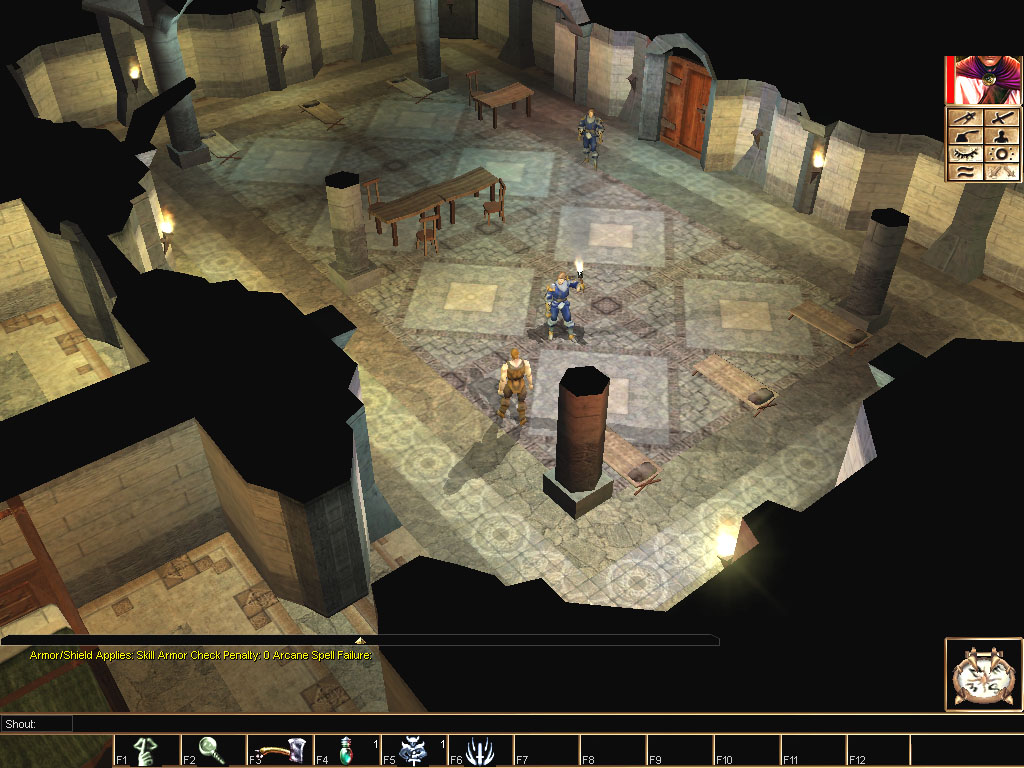
Task: Click the crossed arrows button
Action: click(x=1001, y=172)
